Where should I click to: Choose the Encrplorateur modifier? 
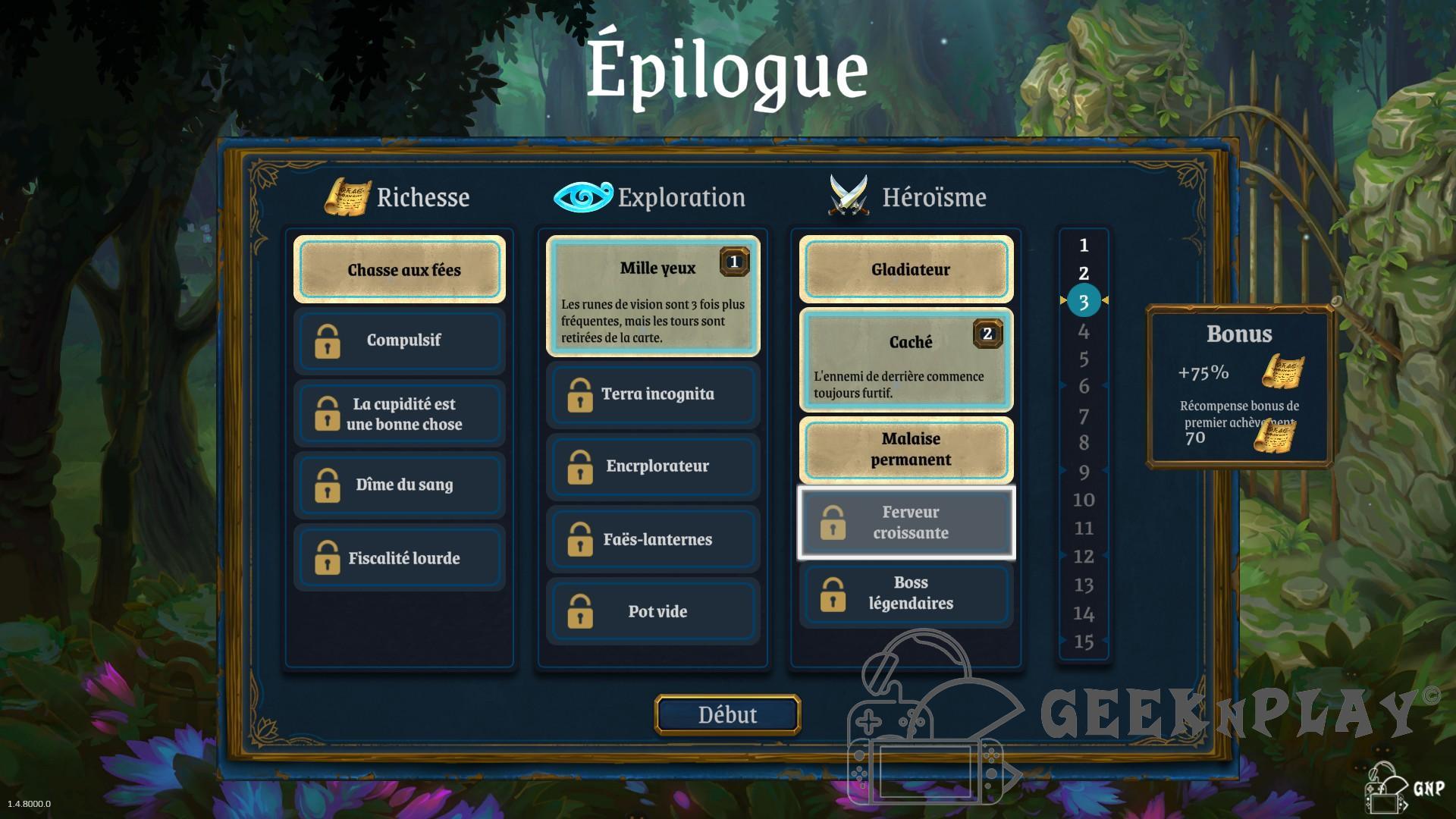click(653, 466)
